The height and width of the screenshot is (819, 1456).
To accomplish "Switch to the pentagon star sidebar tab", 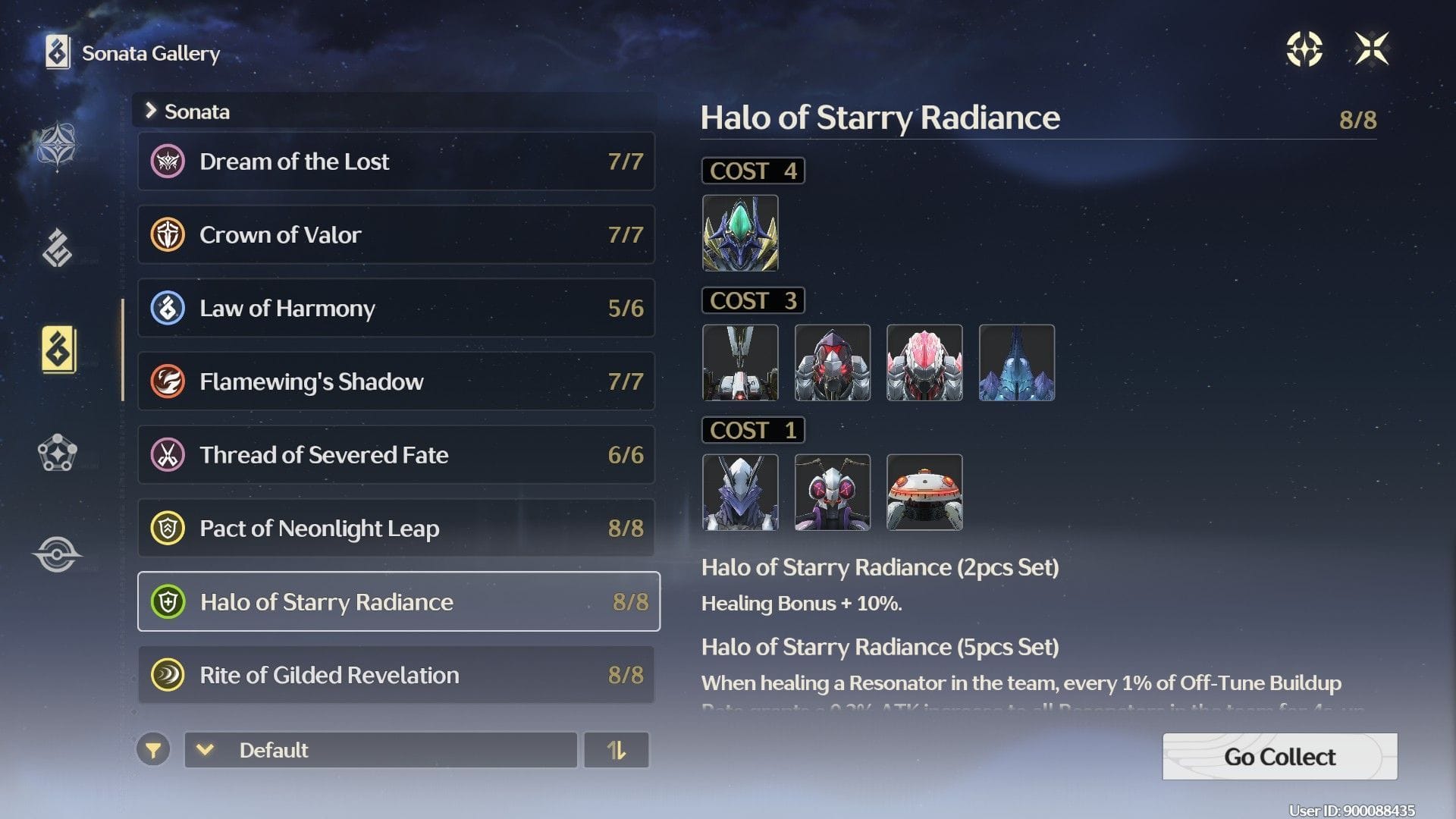I will click(57, 453).
